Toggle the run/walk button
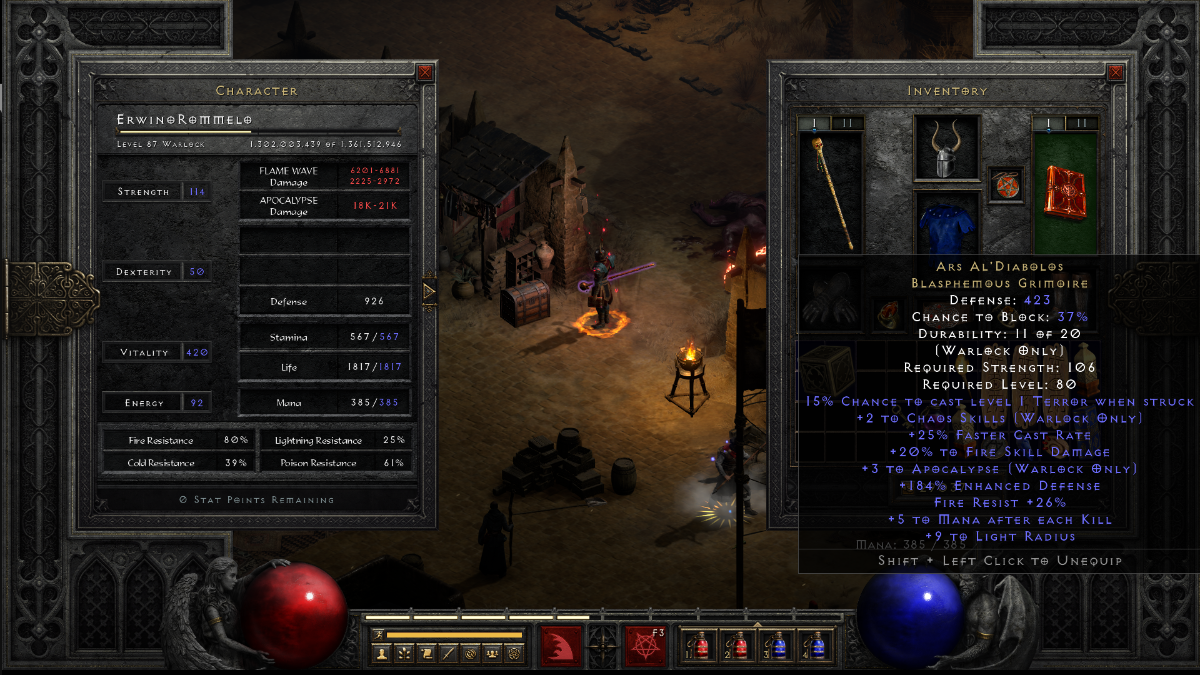 pos(378,634)
